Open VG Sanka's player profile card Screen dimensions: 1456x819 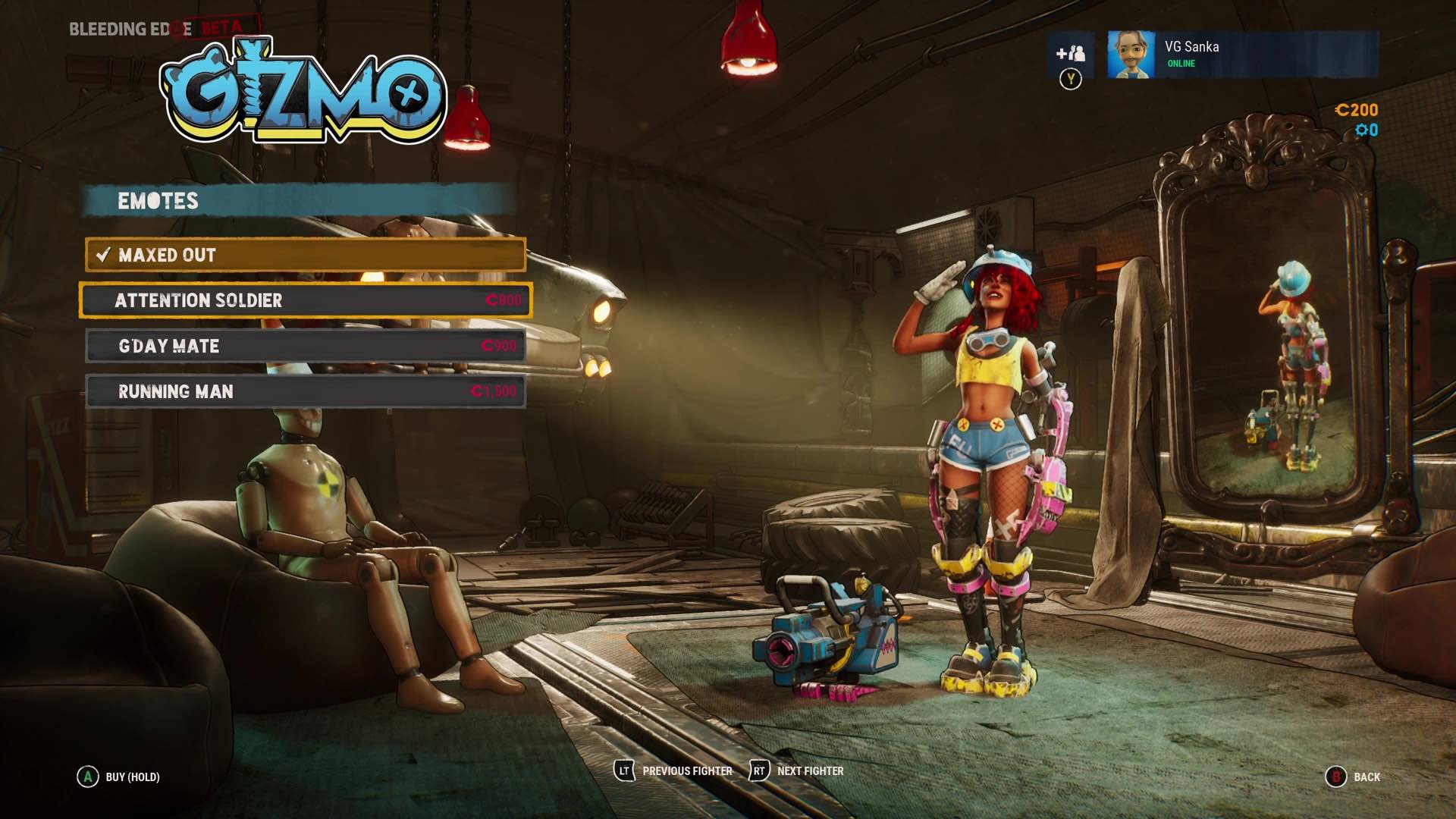tap(1242, 55)
